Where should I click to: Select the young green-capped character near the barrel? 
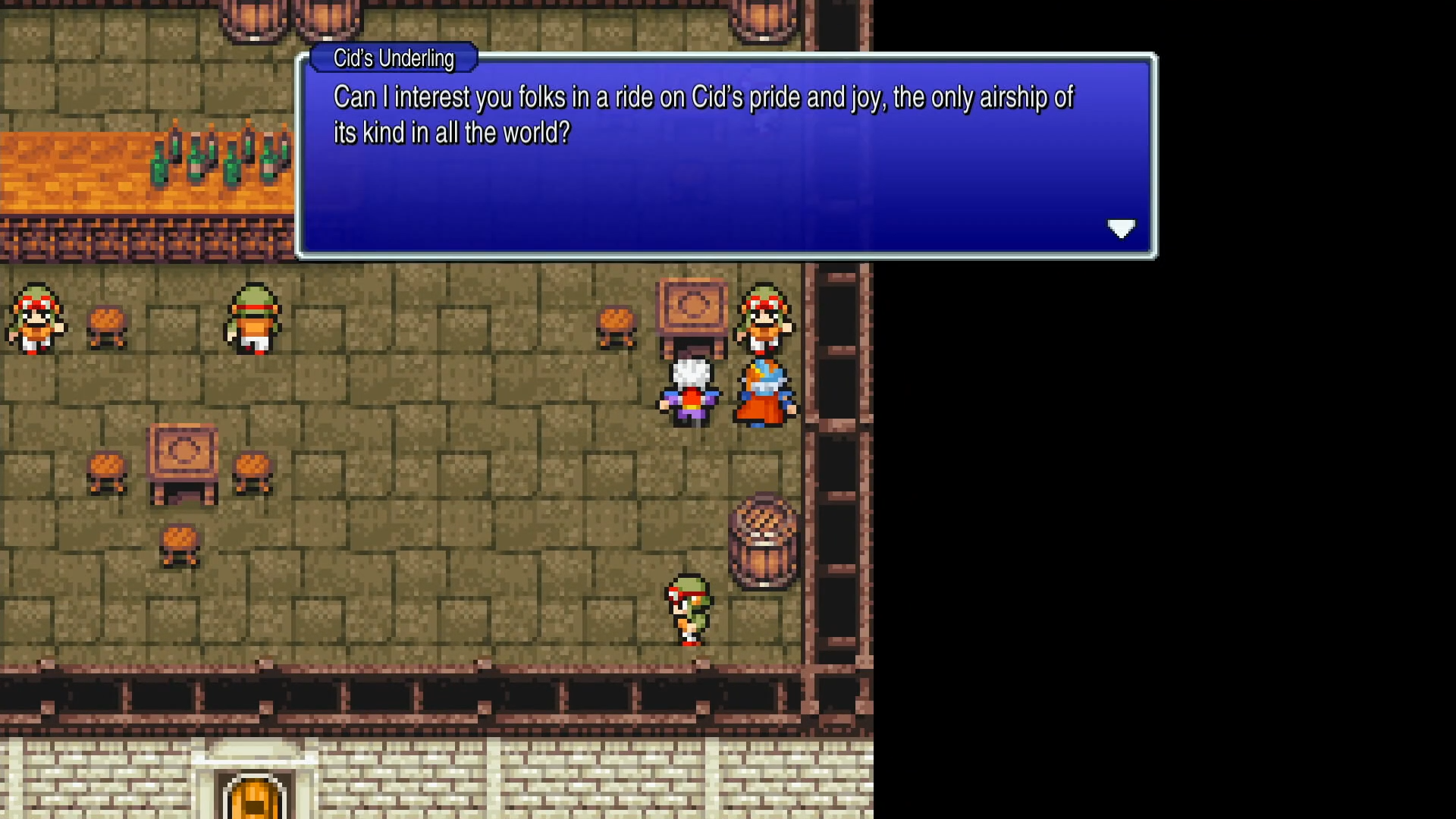(689, 610)
